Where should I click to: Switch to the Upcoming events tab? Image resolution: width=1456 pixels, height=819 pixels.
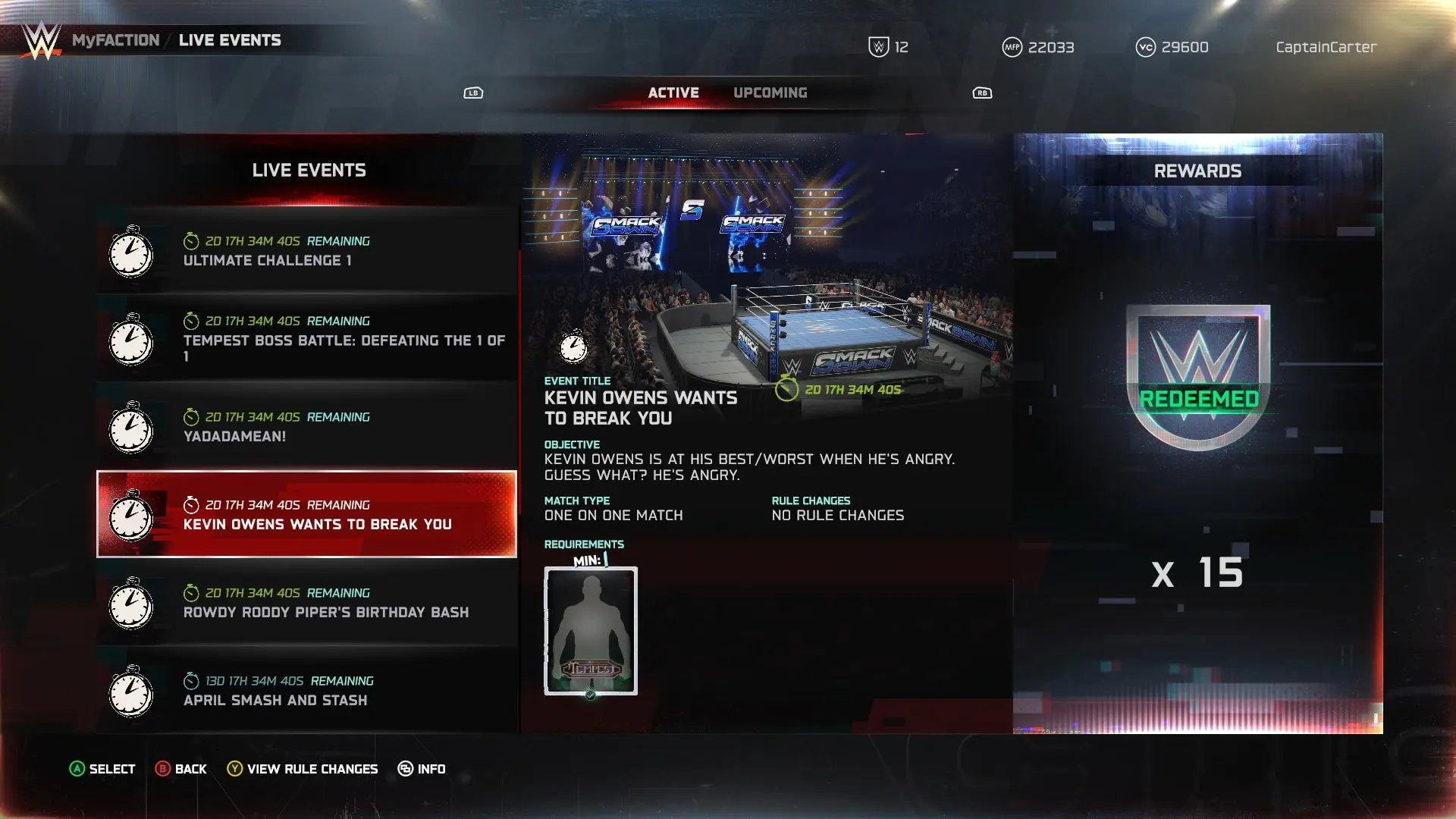point(770,93)
